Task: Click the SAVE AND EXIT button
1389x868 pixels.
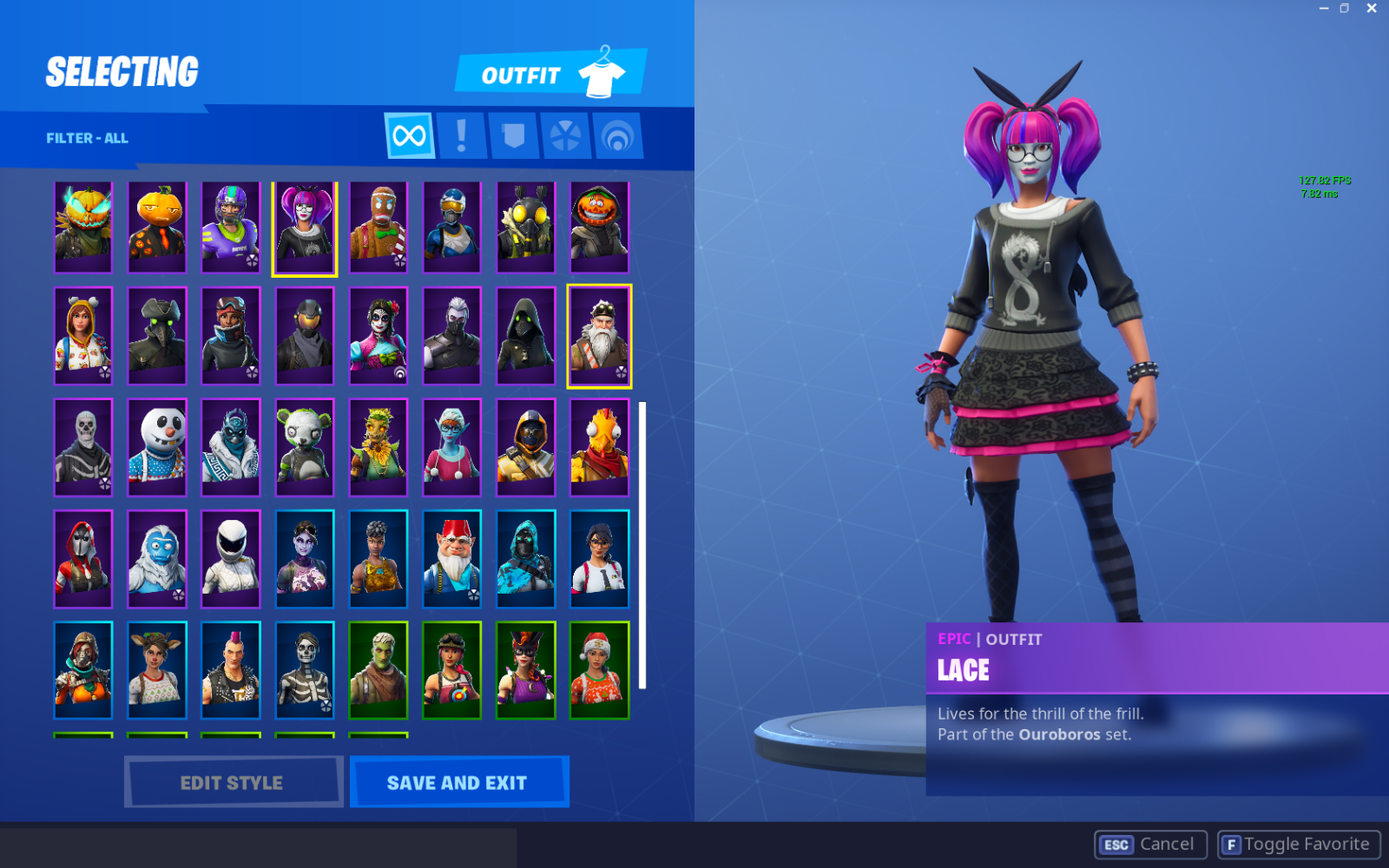Action: pos(458,782)
